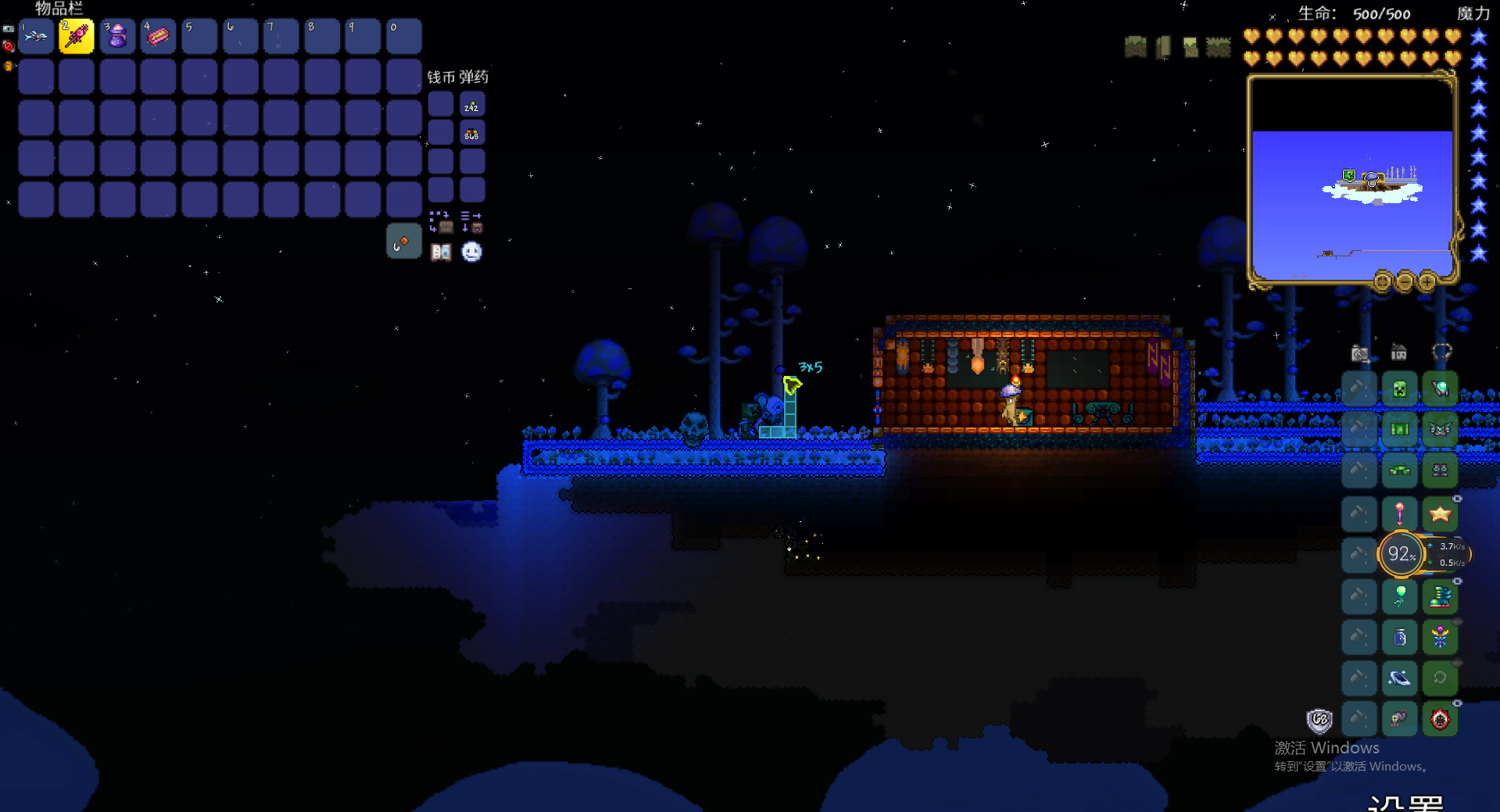1500x812 pixels.
Task: Click the lock icon beside the hotbar
Action: [8, 28]
